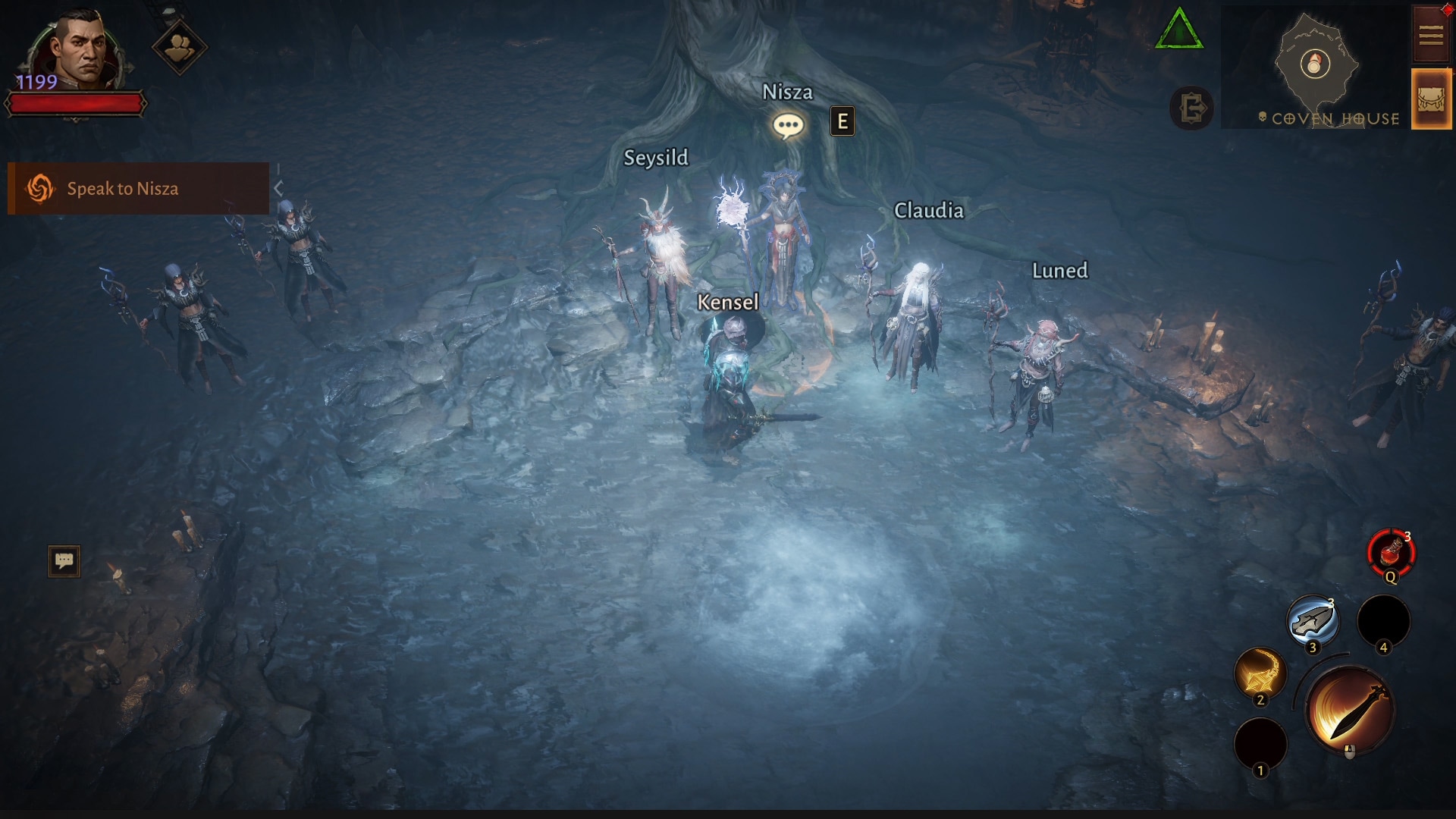Open the hamburger main menu
This screenshot has width=1456, height=819.
[1430, 35]
